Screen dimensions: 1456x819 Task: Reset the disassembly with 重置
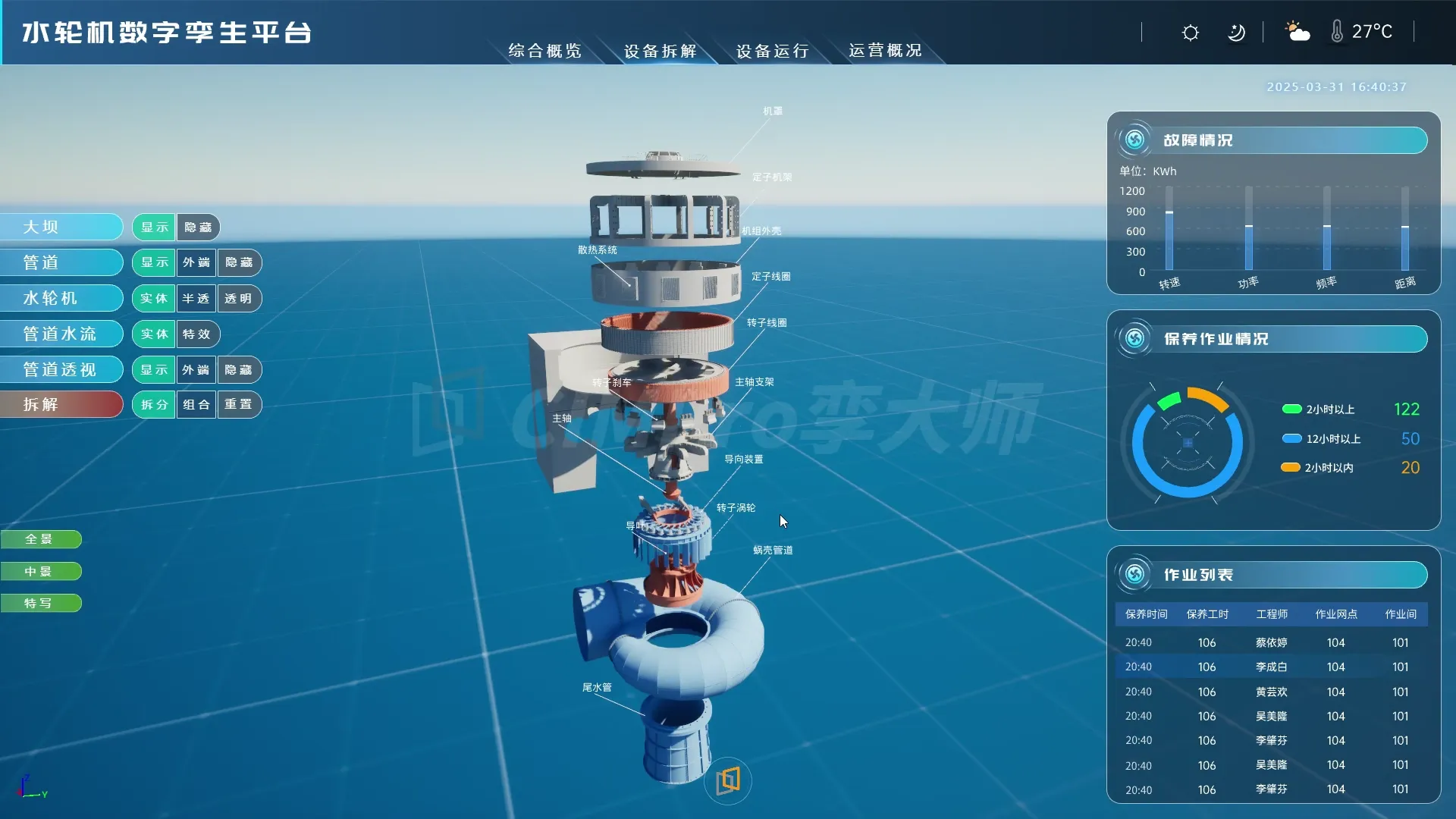tap(239, 405)
